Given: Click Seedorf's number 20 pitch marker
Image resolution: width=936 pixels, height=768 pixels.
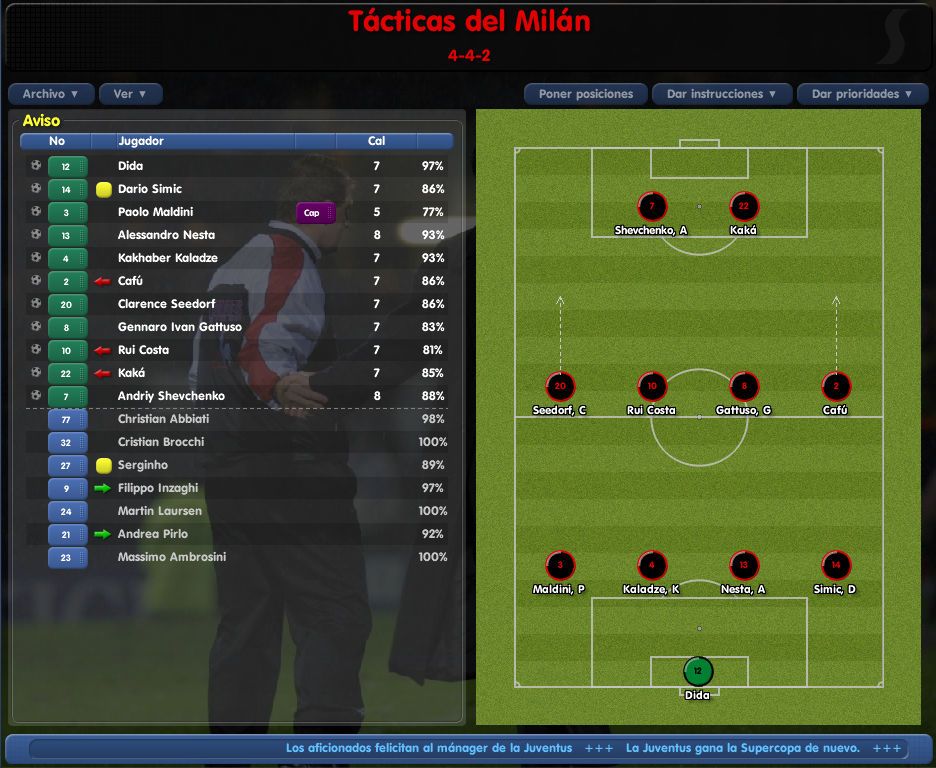Looking at the screenshot, I should click(x=560, y=387).
